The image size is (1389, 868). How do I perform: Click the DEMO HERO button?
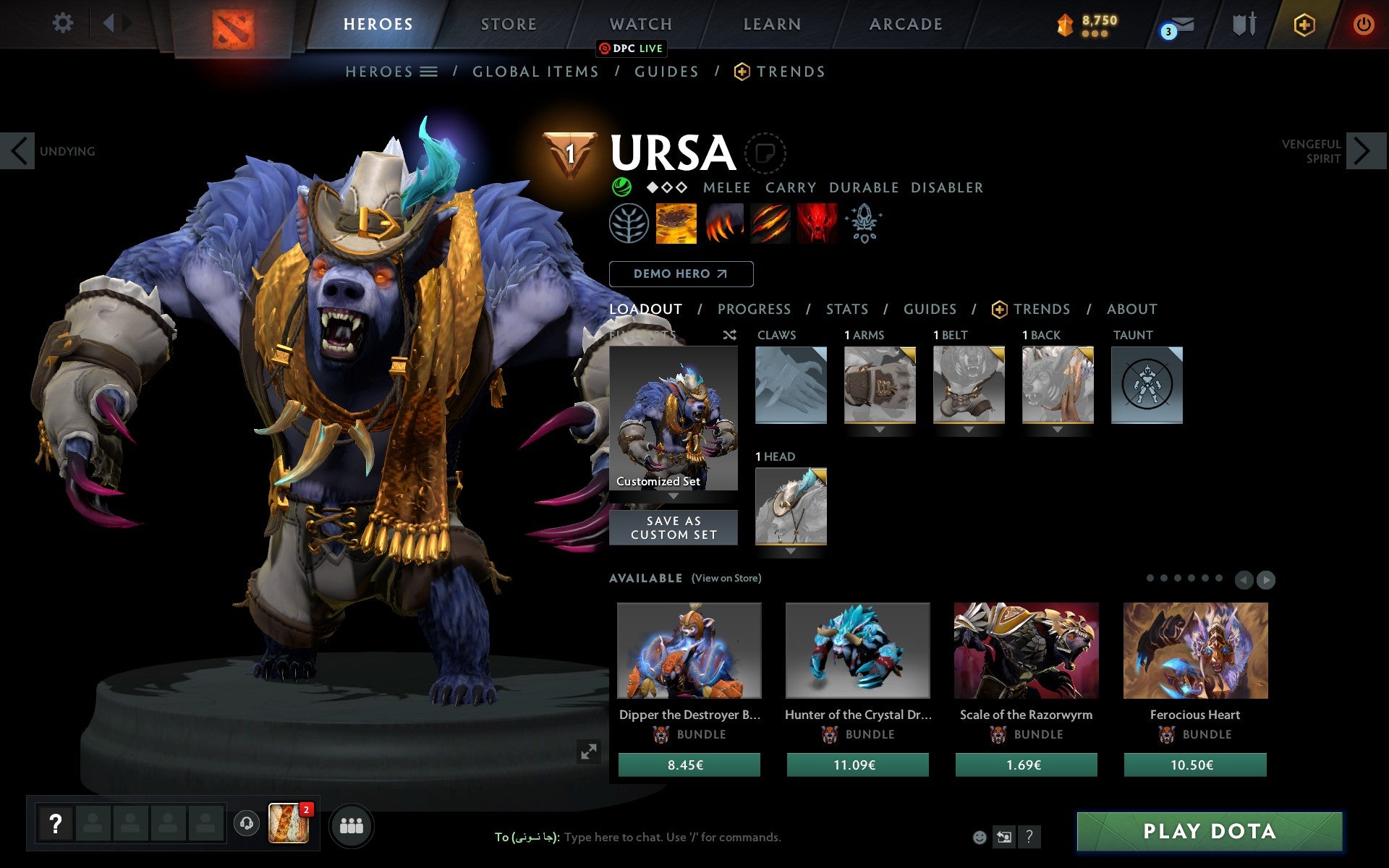pyautogui.click(x=681, y=274)
